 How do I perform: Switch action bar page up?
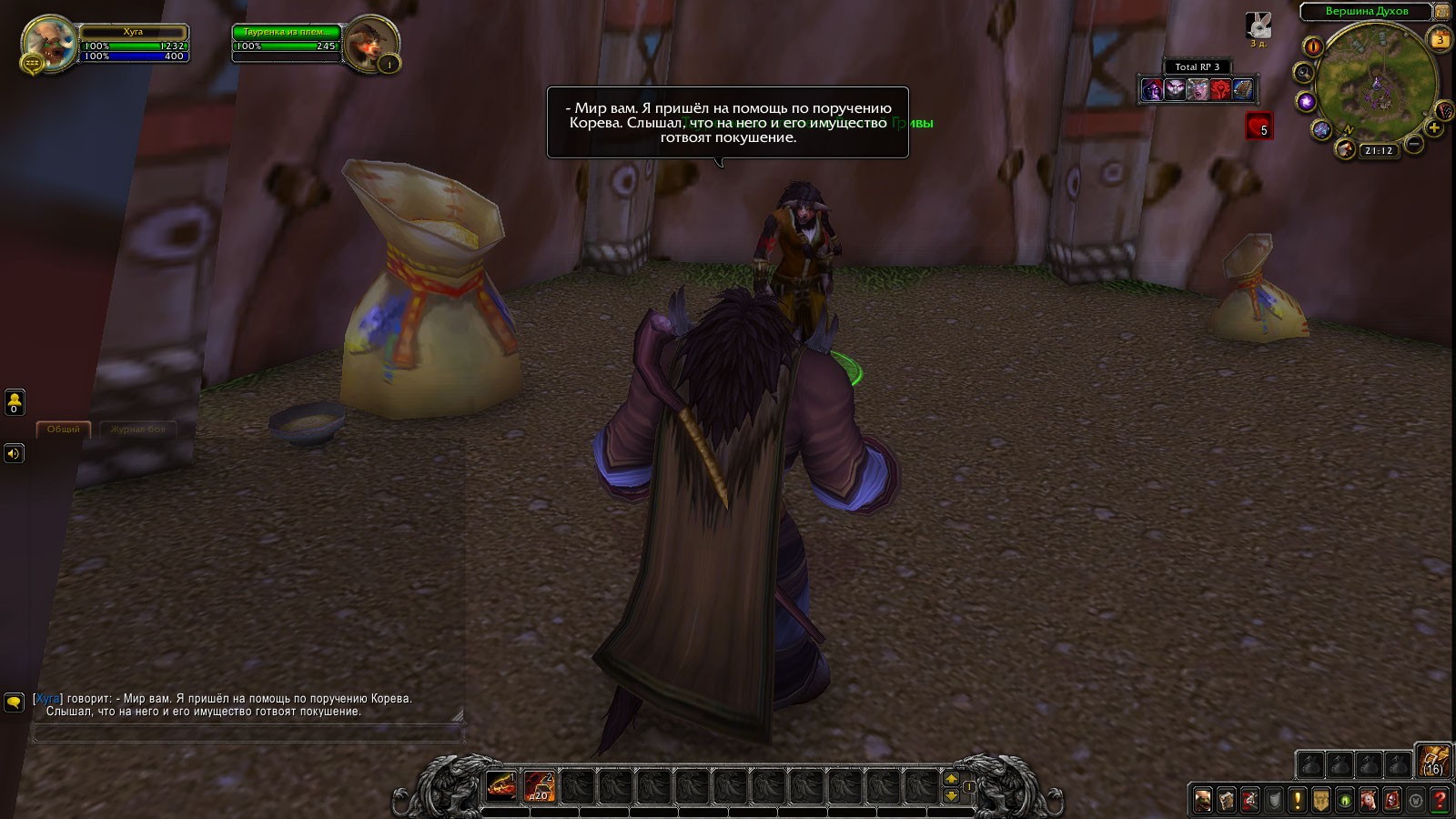click(952, 778)
